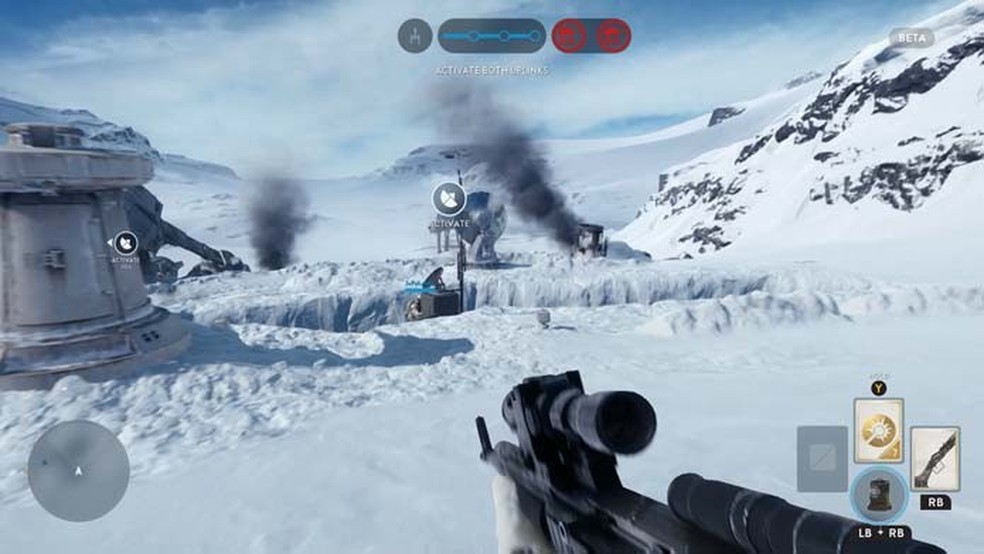Select the uplink marker above the distant walker

tap(449, 198)
